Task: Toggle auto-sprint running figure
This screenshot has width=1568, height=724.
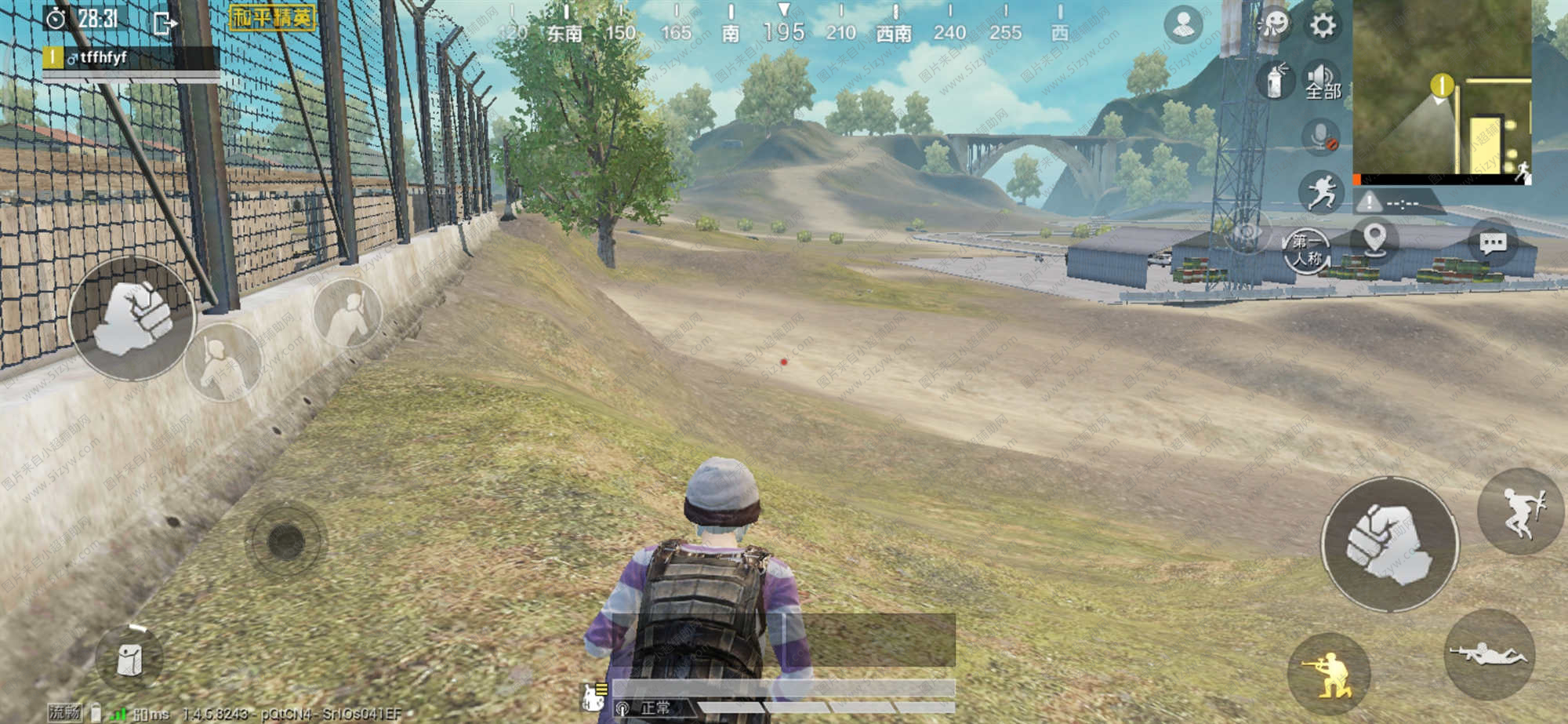Action: pyautogui.click(x=1321, y=192)
